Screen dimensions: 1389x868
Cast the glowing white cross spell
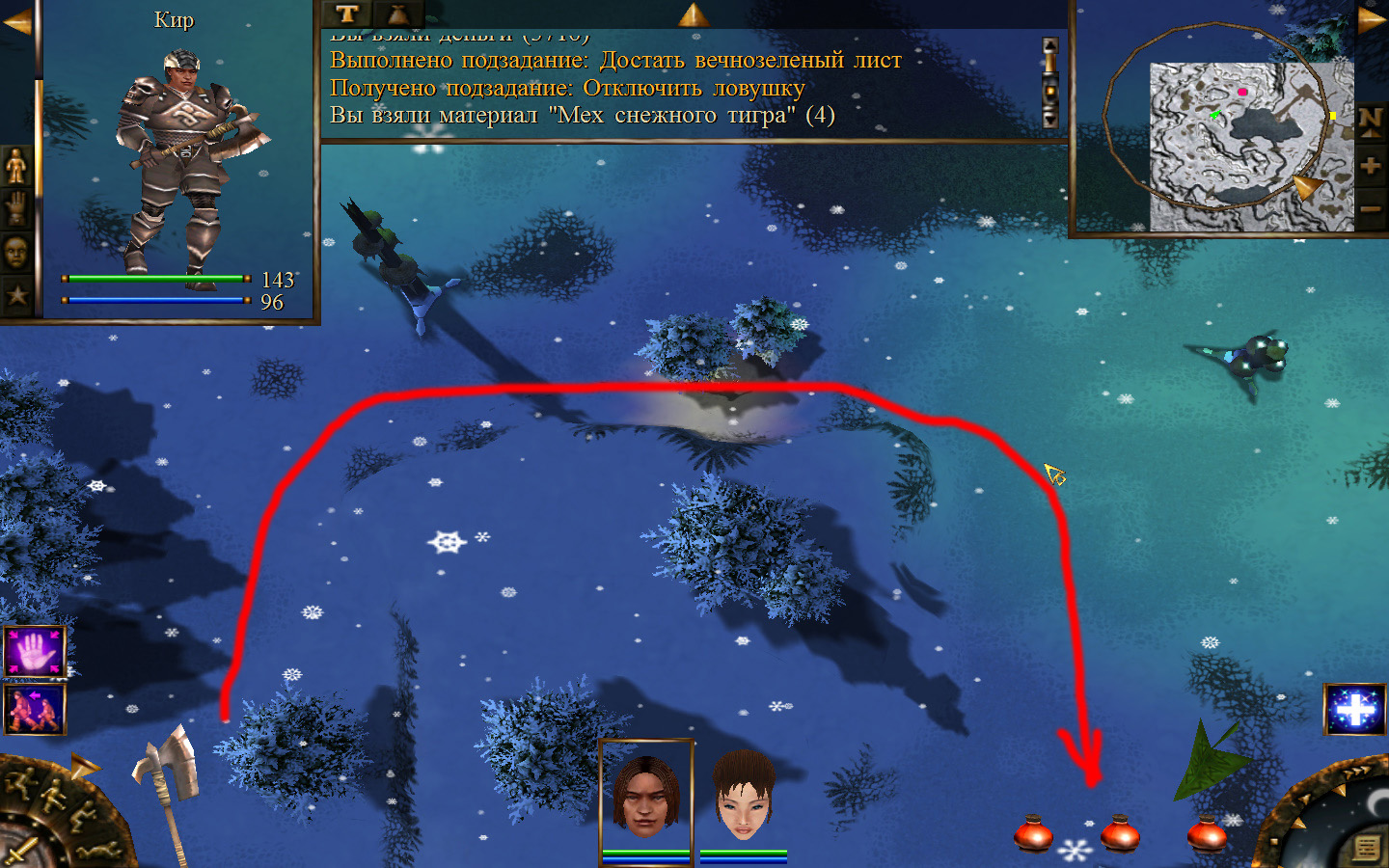1355,710
